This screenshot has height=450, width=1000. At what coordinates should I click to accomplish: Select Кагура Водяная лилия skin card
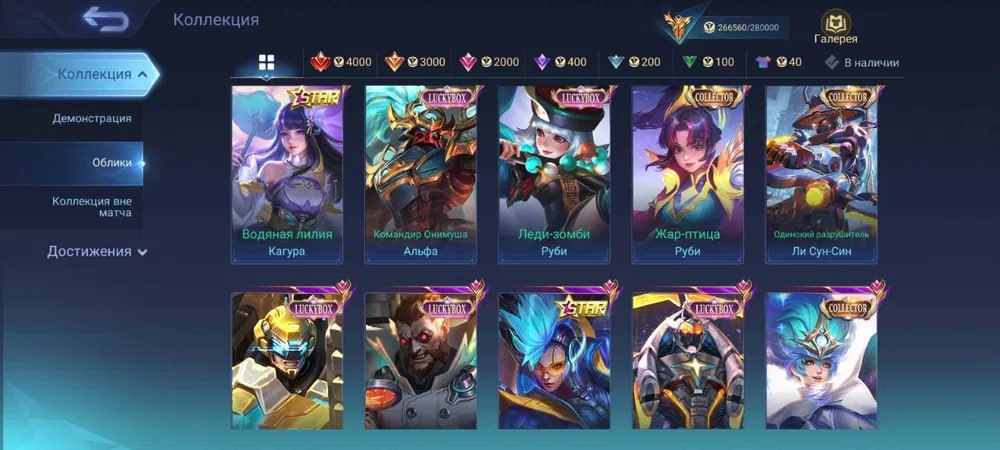[x=287, y=174]
